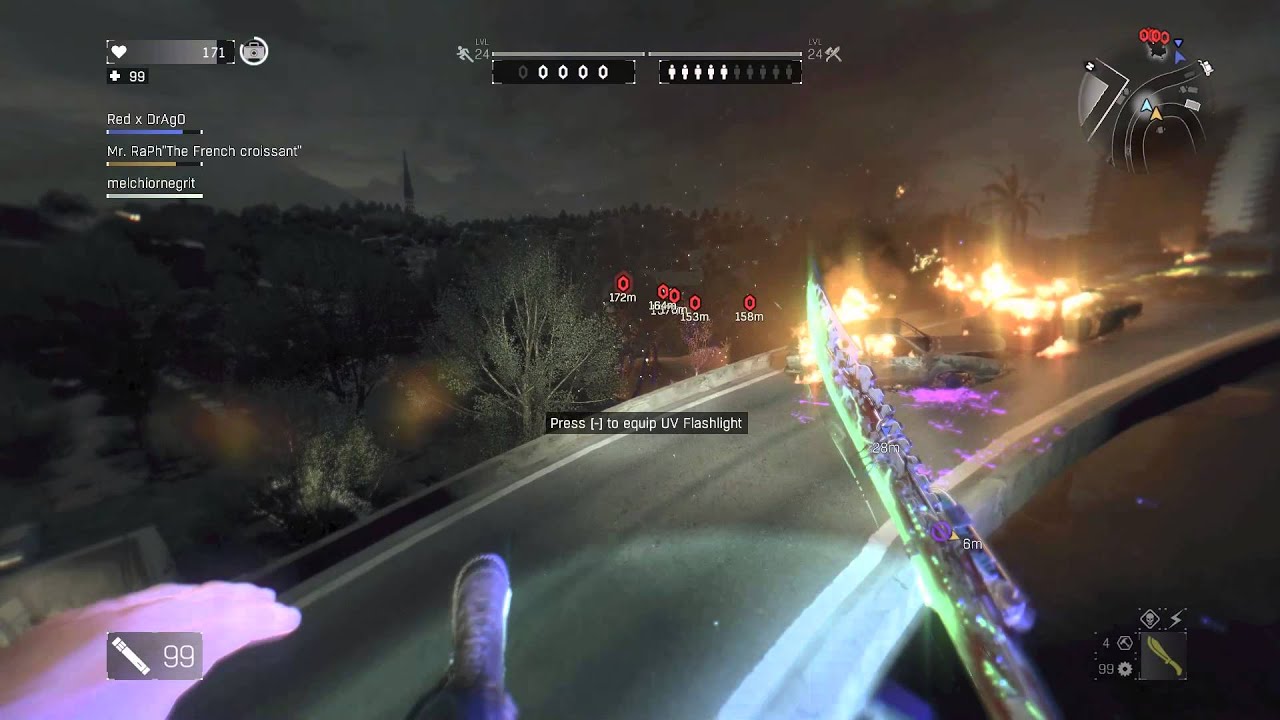Click the red marker labeled 172m
The width and height of the screenshot is (1280, 720).
[x=623, y=283]
